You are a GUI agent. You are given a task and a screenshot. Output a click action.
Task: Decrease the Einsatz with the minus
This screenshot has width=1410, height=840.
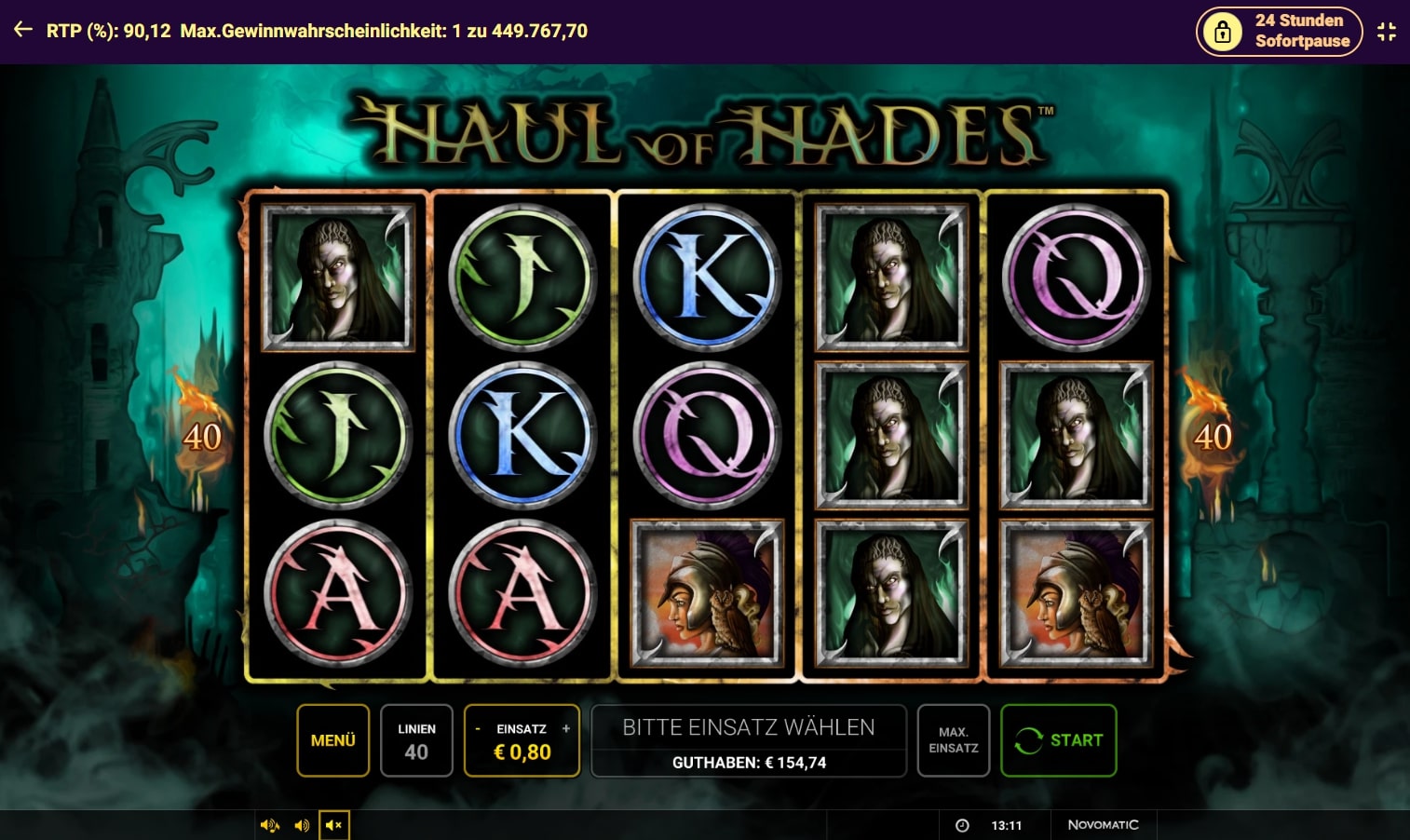coord(478,728)
